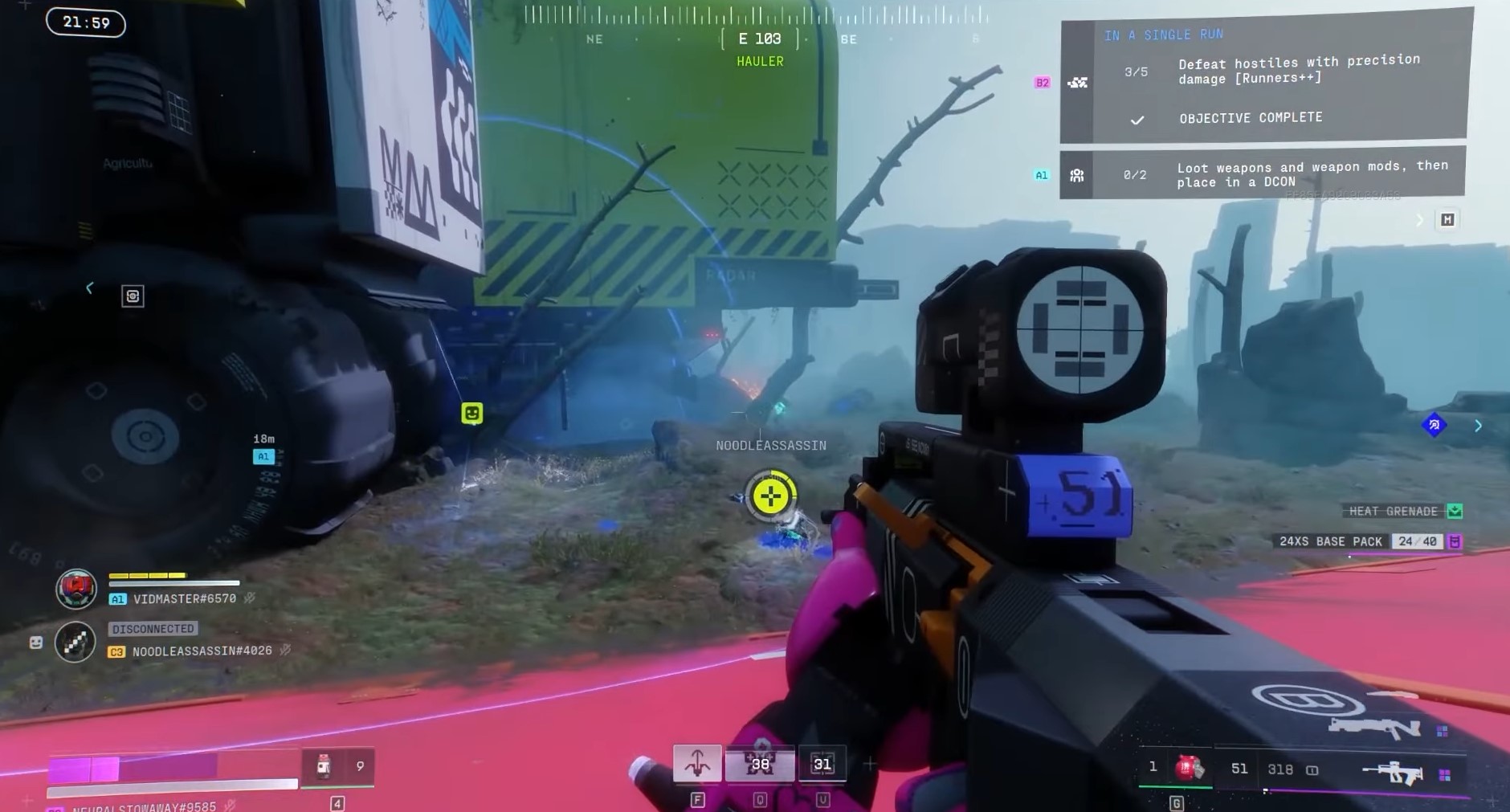Viewport: 1510px width, 812px height.
Task: Click the Runners objective icon next to B2
Action: (1078, 80)
